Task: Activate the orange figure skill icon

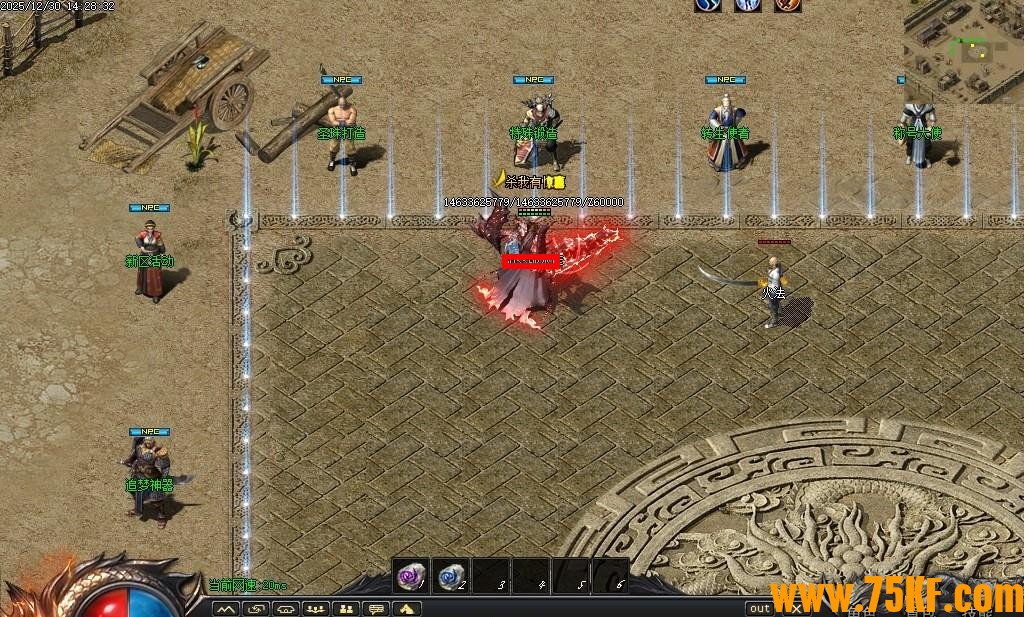Action: pyautogui.click(x=787, y=5)
